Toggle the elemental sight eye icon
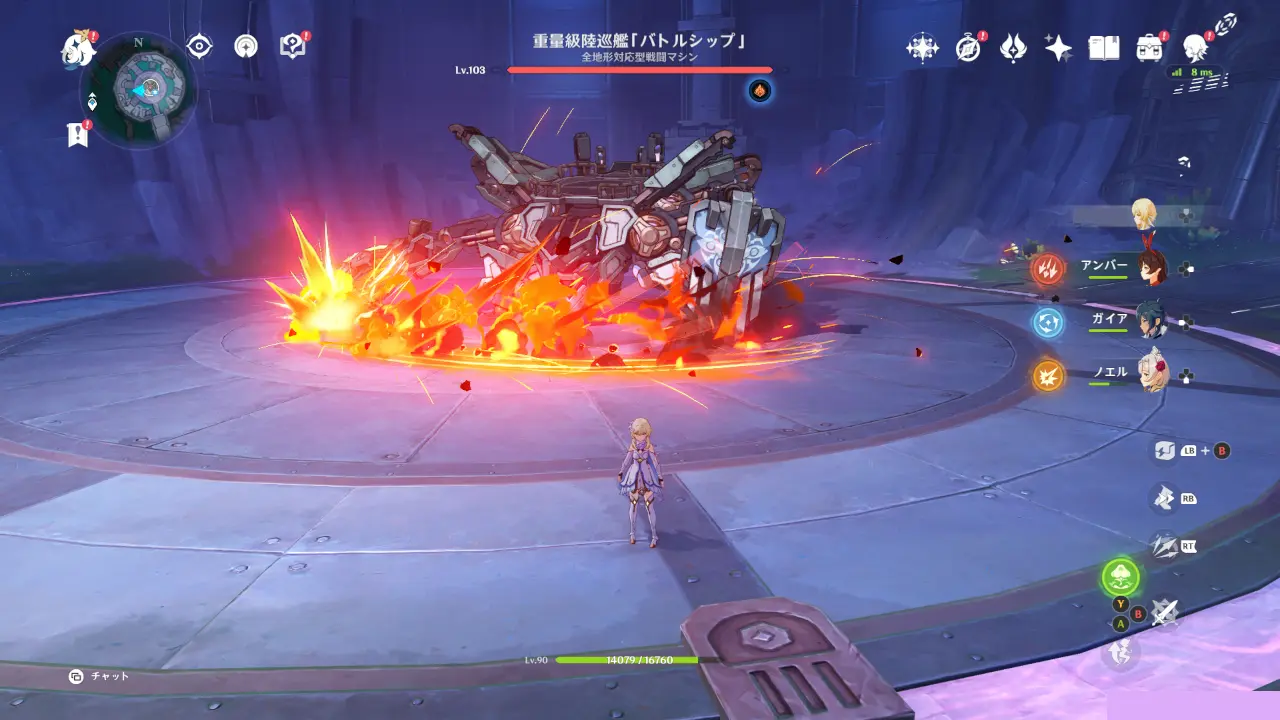The image size is (1280, 720). click(200, 46)
